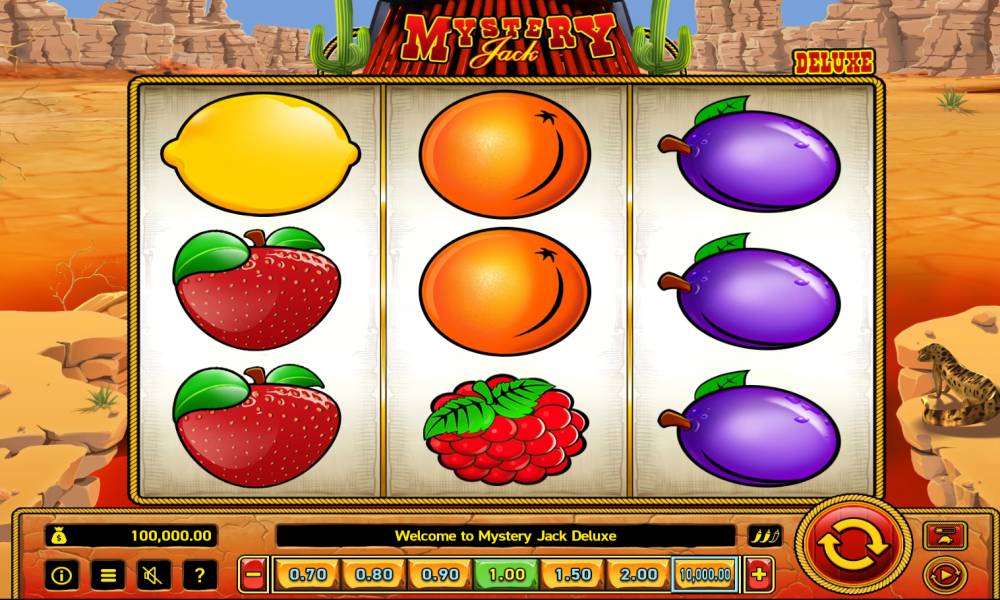Screen dimensions: 1000x600
Task: Pick the green 1.00 bet
Action: click(x=506, y=575)
